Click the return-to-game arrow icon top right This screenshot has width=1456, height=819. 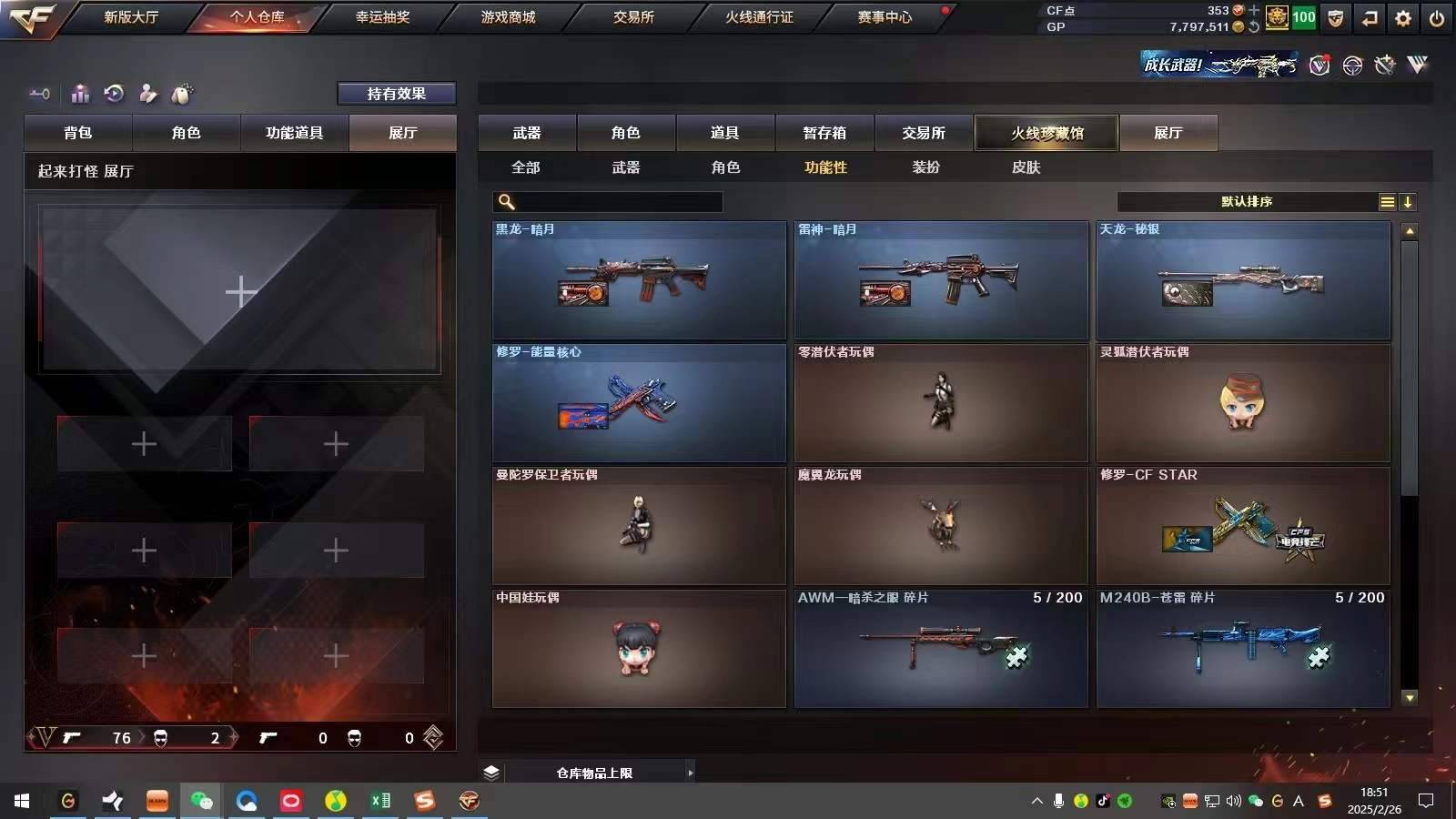tap(1368, 17)
